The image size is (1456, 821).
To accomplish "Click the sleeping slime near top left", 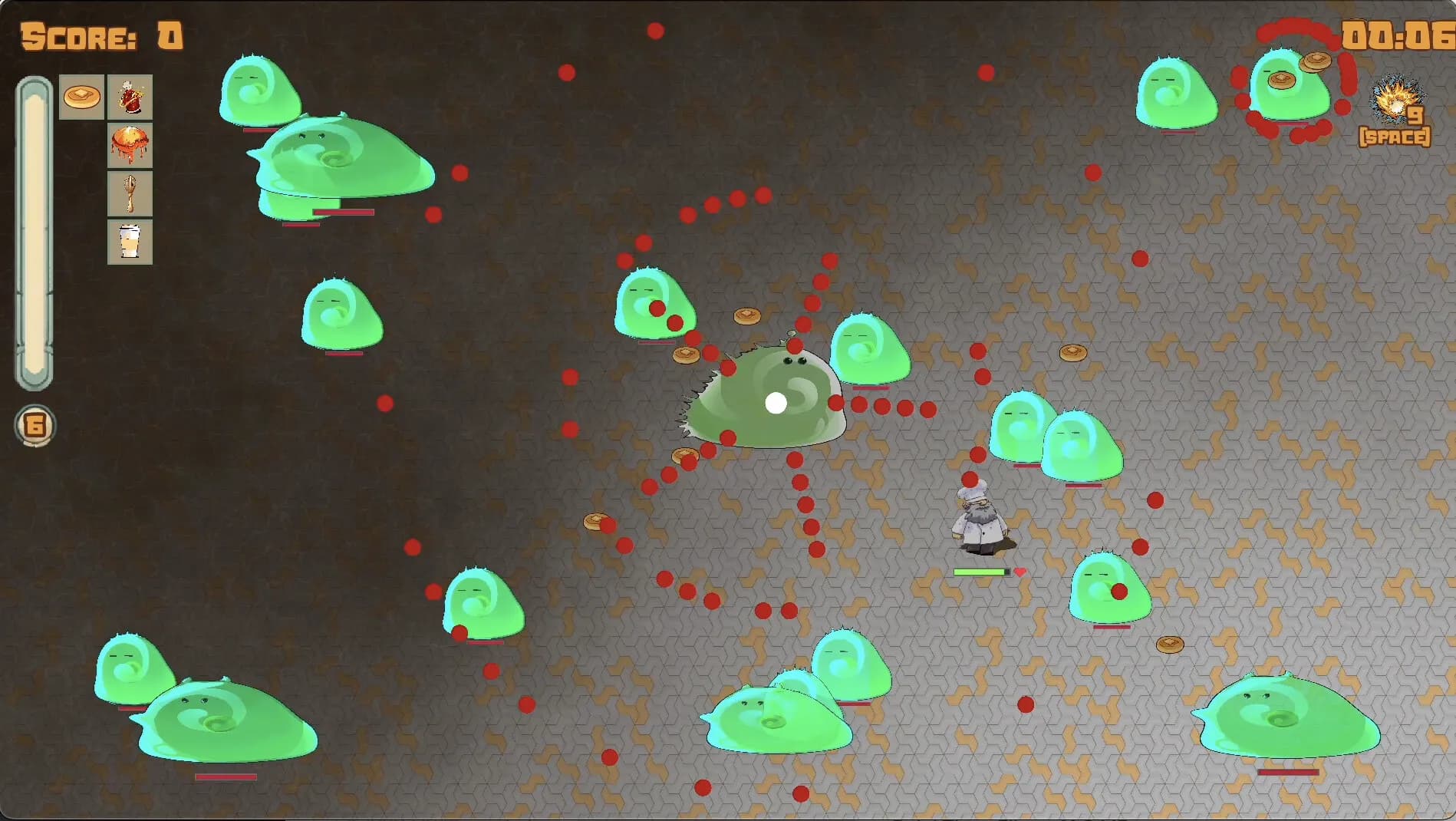I will pos(261,92).
